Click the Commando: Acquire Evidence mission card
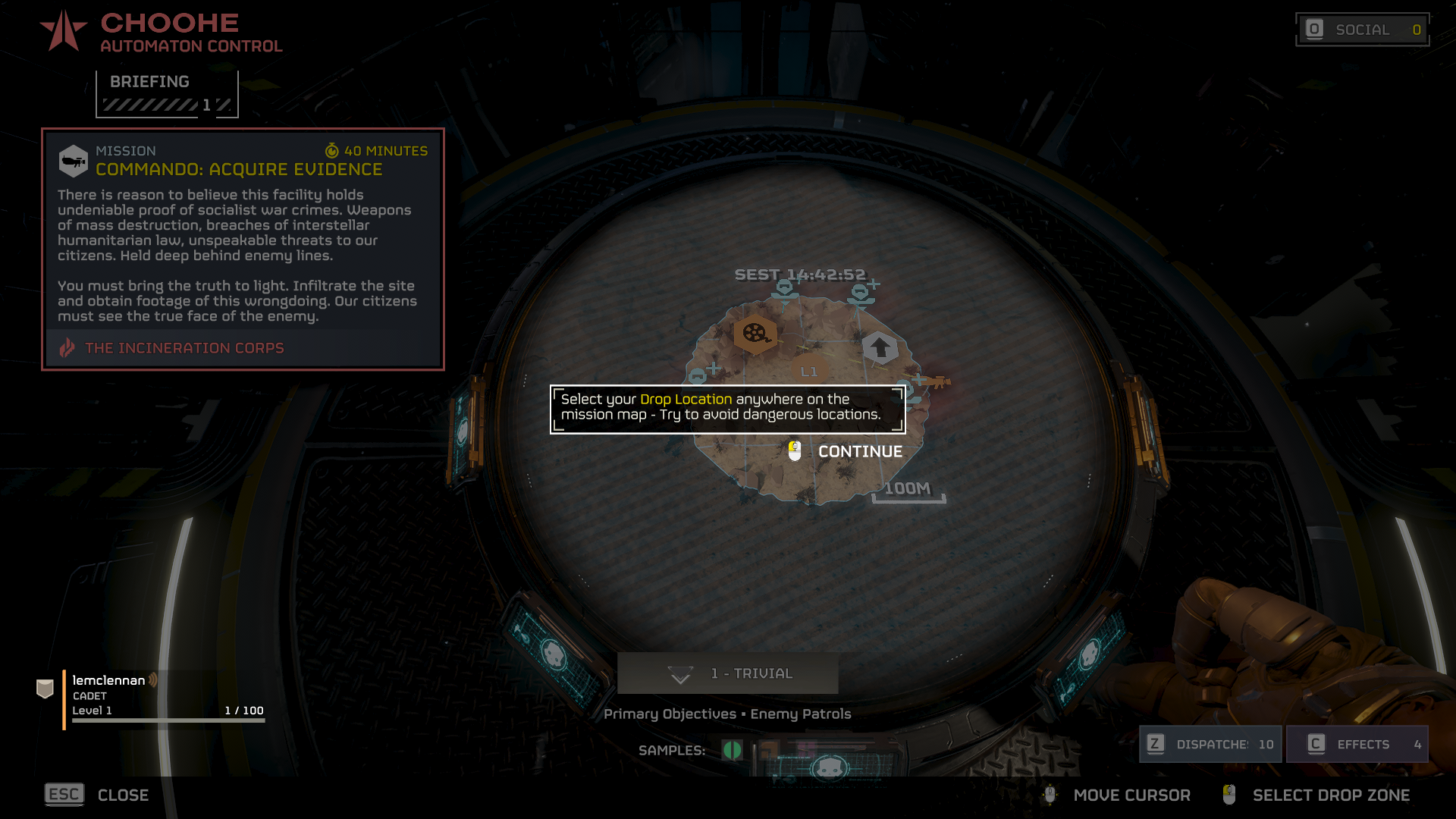 pyautogui.click(x=243, y=249)
